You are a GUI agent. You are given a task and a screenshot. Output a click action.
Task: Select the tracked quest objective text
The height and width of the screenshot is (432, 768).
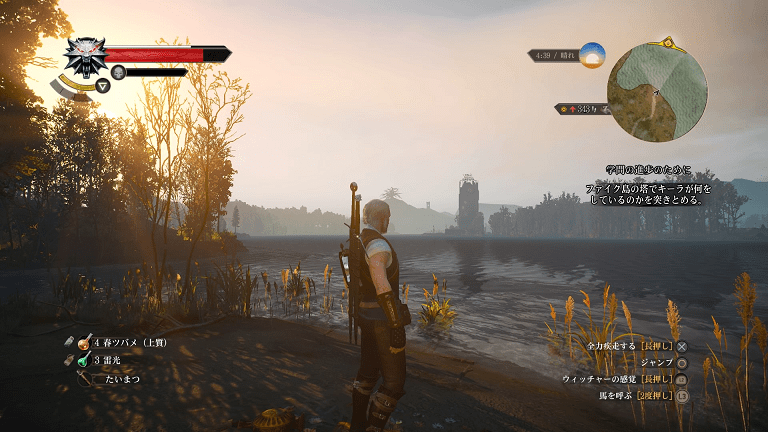coord(654,185)
